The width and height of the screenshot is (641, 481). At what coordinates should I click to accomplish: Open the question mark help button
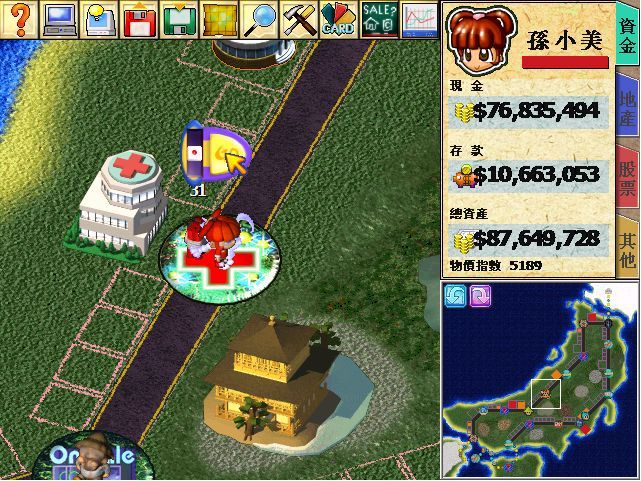(x=20, y=19)
